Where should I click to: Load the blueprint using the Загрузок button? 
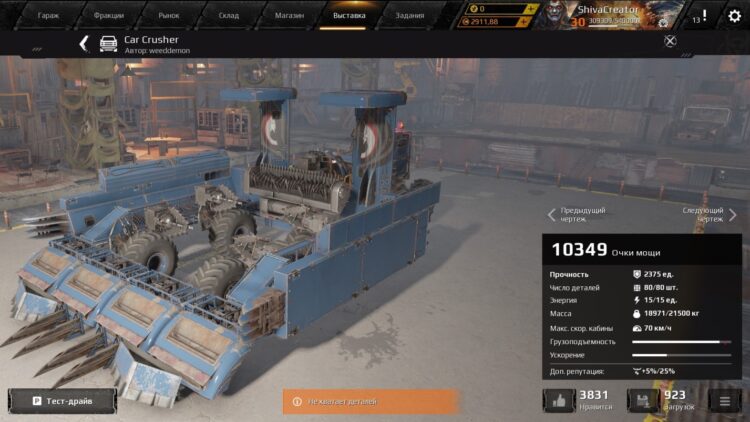point(640,401)
